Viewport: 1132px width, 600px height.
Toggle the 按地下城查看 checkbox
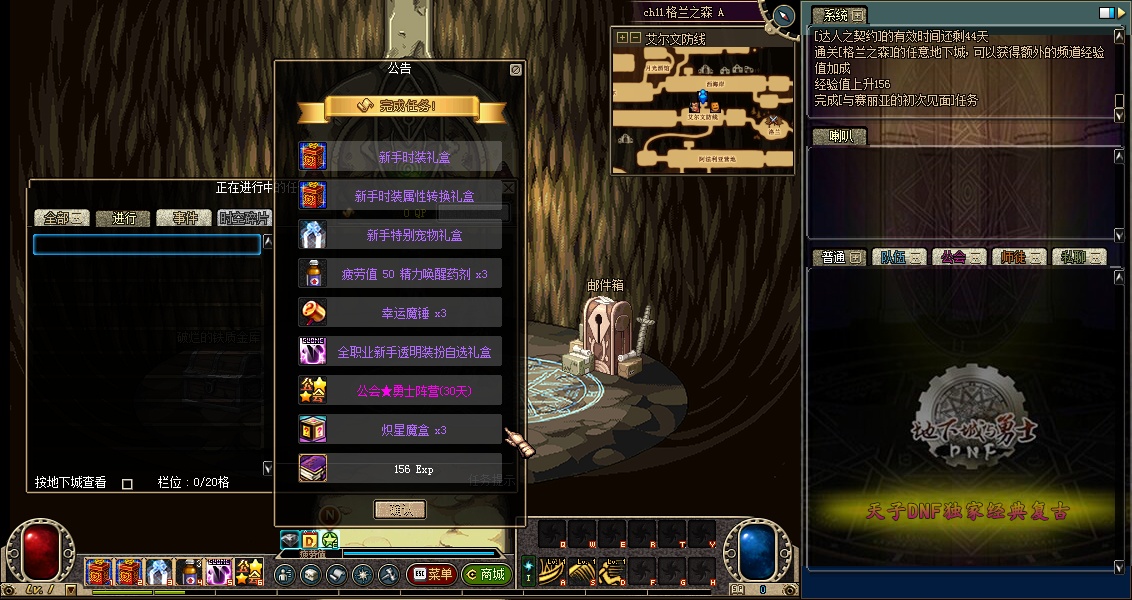click(x=127, y=484)
